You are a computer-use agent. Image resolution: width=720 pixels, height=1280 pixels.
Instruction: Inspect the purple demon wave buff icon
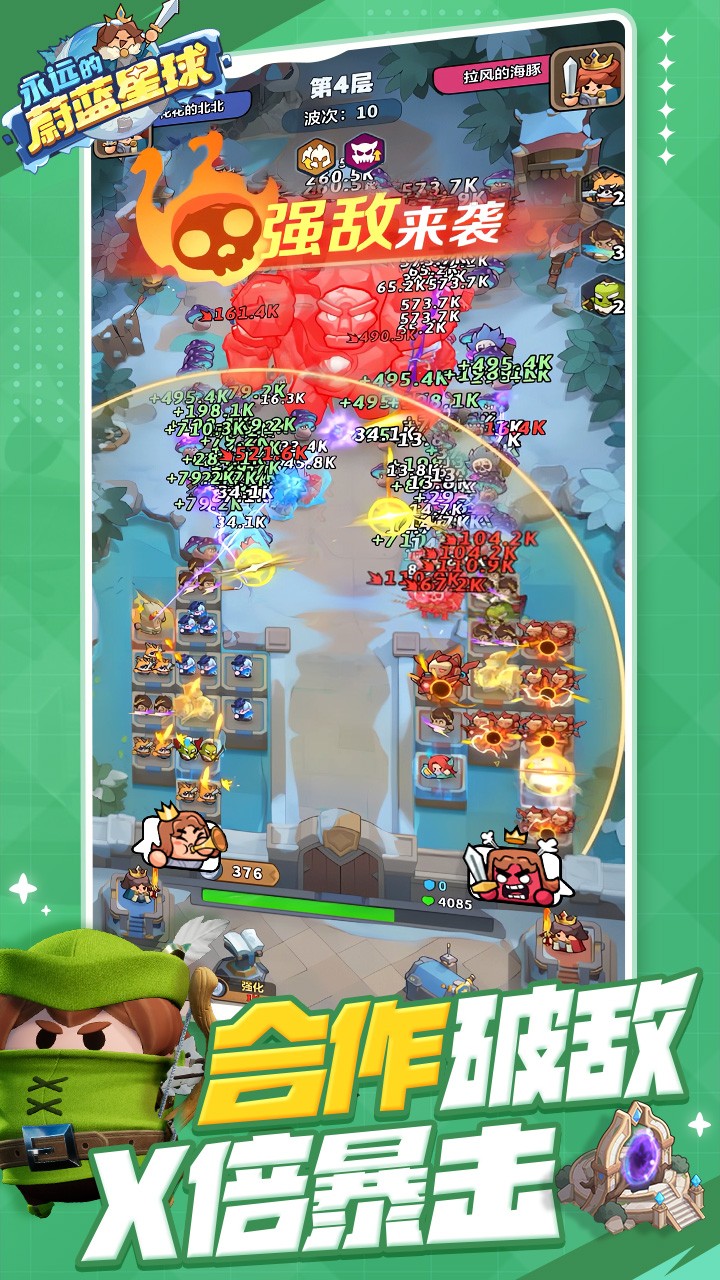pos(362,154)
